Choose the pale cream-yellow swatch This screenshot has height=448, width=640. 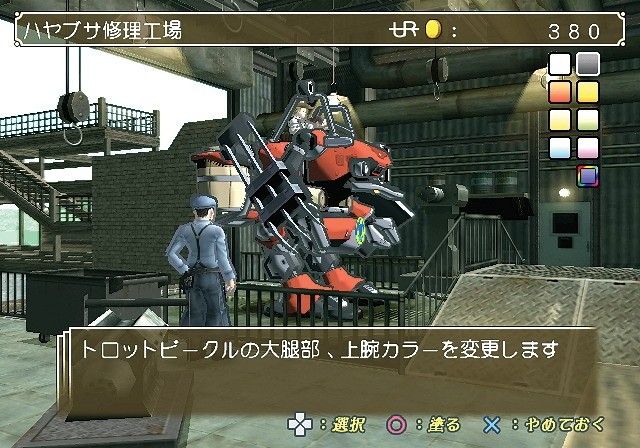tap(560, 121)
